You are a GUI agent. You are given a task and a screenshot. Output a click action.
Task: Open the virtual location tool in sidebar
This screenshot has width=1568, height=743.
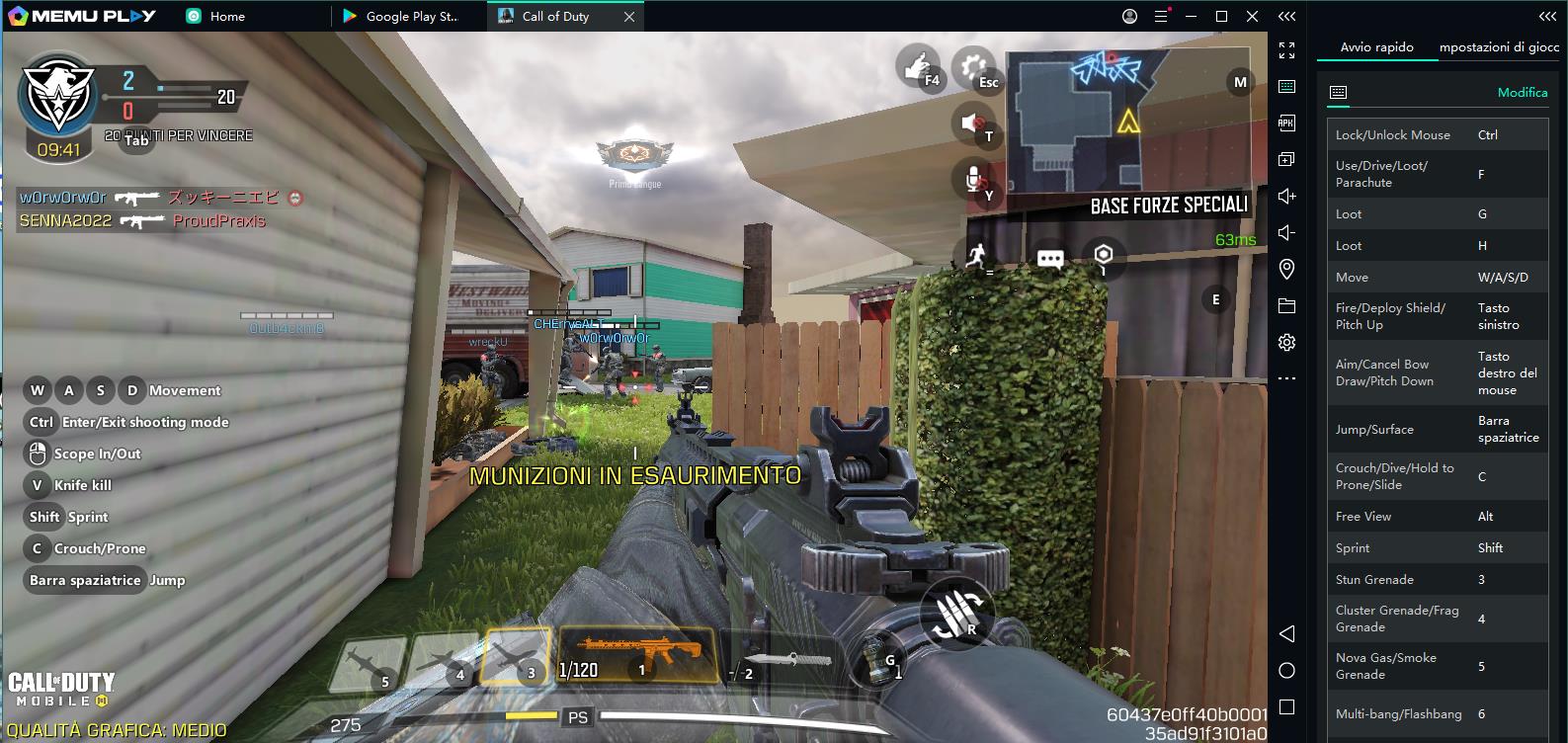click(x=1286, y=267)
